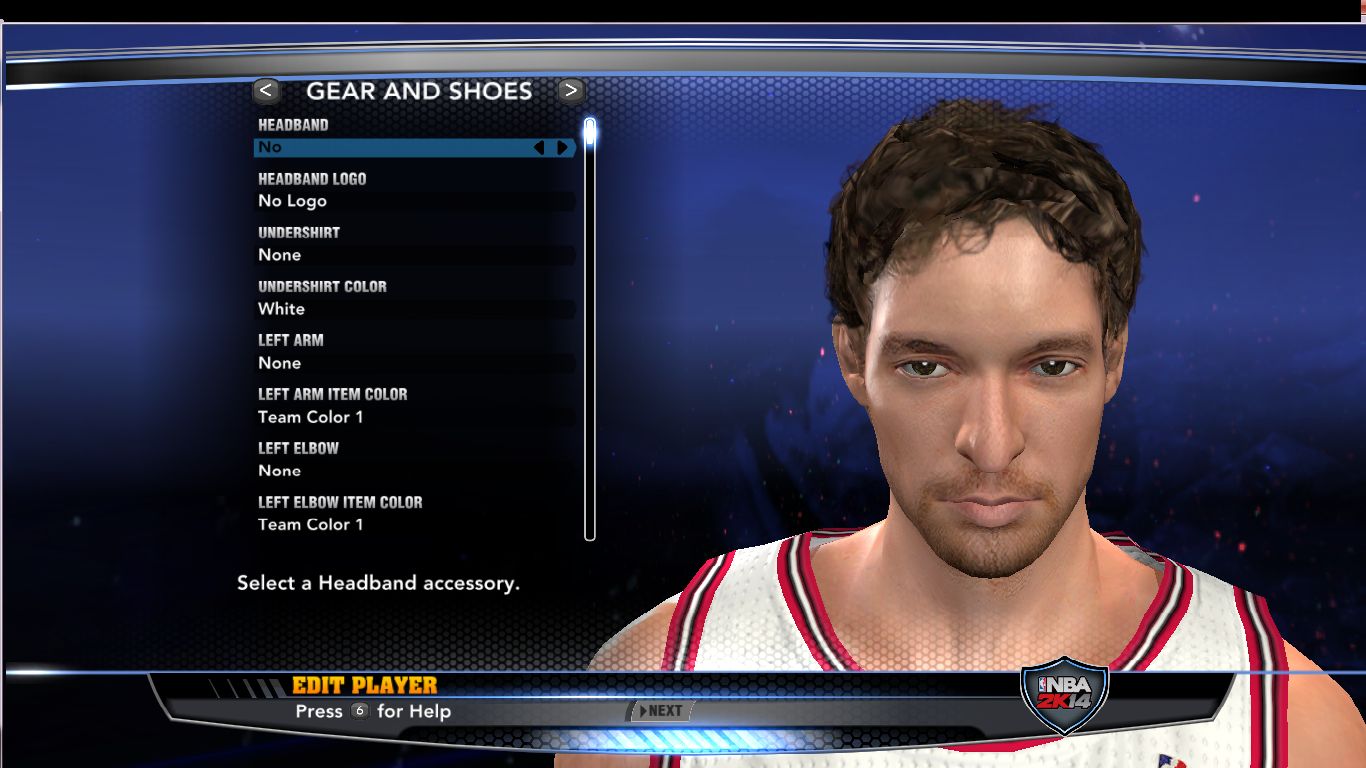
Task: Go to the previous edit category arrow
Action: pyautogui.click(x=266, y=91)
